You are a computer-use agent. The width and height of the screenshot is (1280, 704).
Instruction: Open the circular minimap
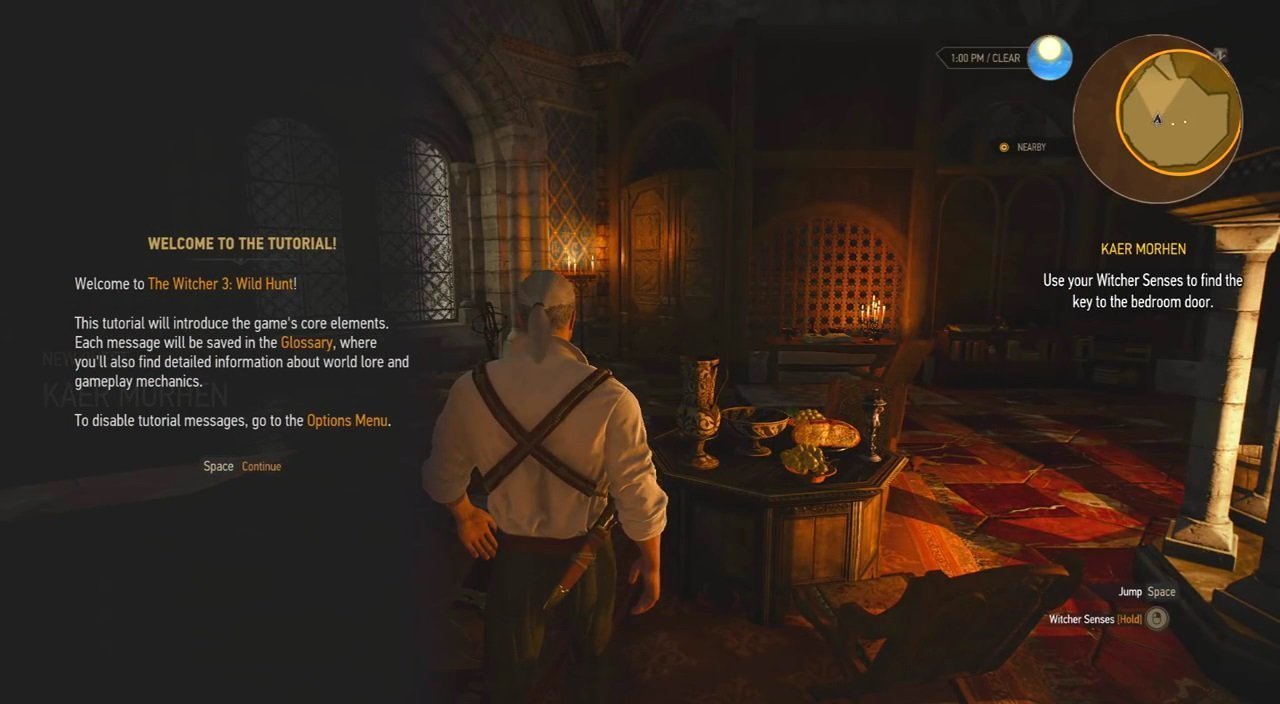click(1157, 118)
